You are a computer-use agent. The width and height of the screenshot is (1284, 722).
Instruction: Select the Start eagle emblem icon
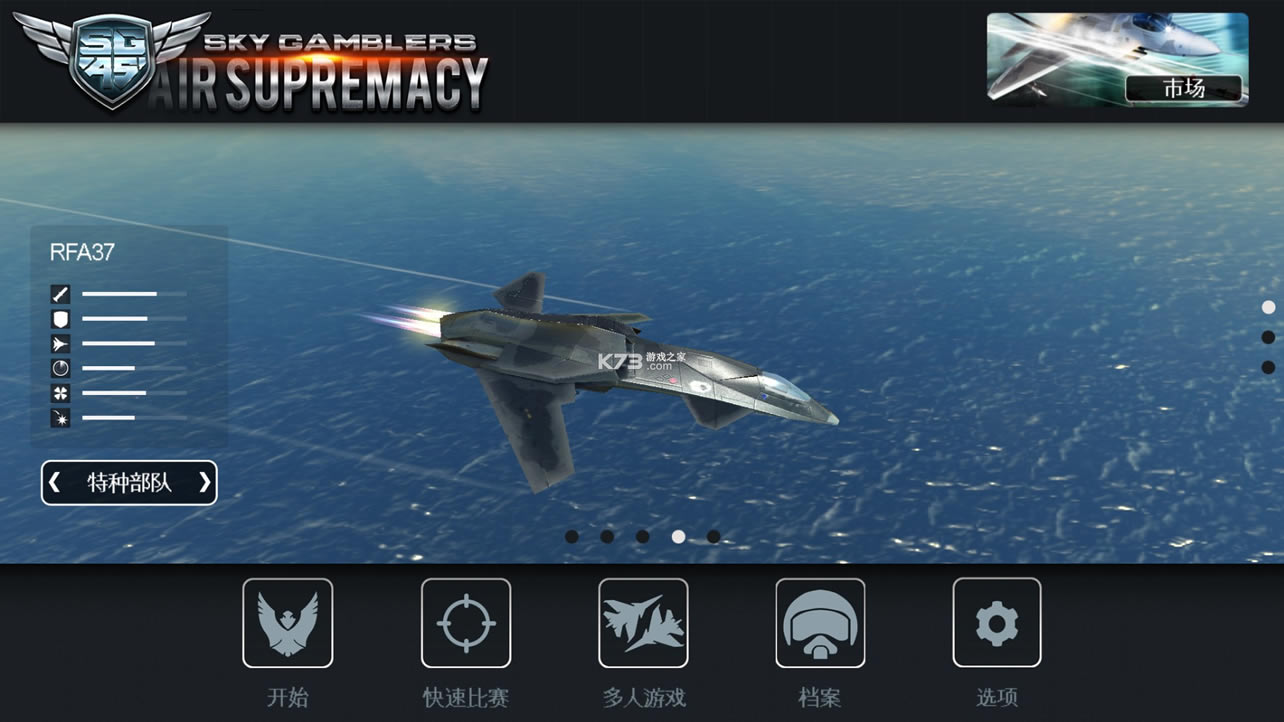(288, 622)
